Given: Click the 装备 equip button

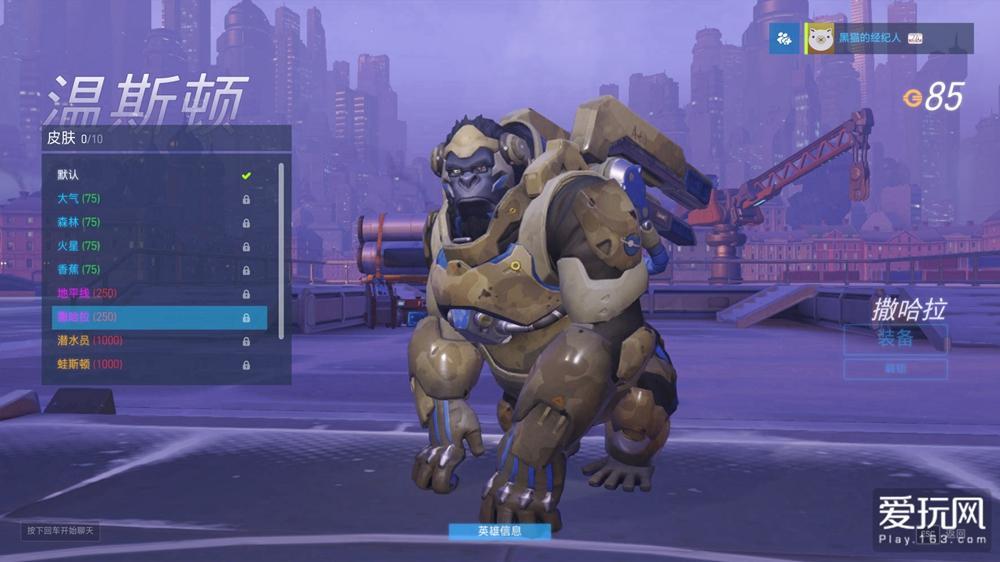Looking at the screenshot, I should pos(895,338).
